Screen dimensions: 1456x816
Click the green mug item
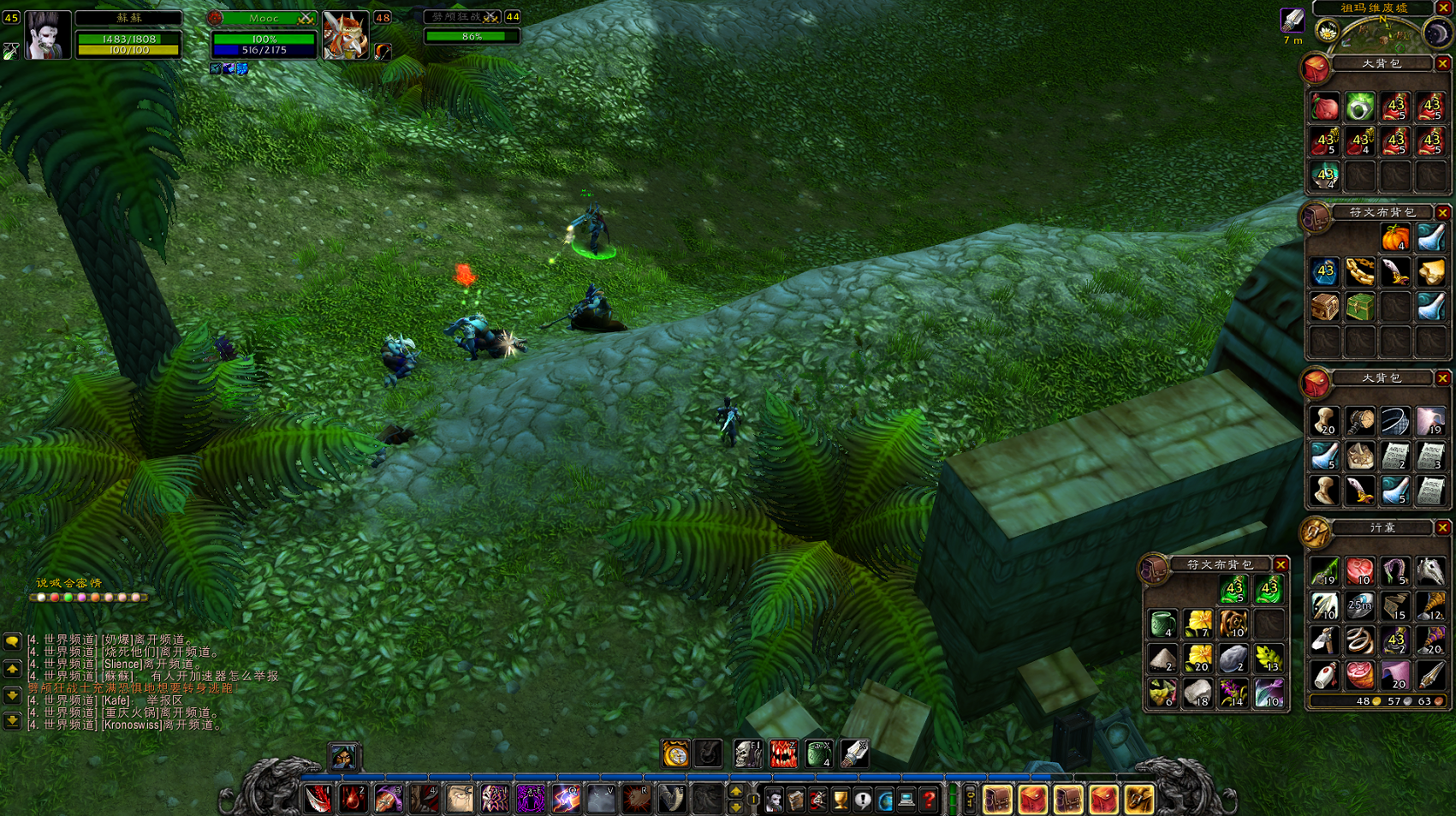(x=1163, y=623)
